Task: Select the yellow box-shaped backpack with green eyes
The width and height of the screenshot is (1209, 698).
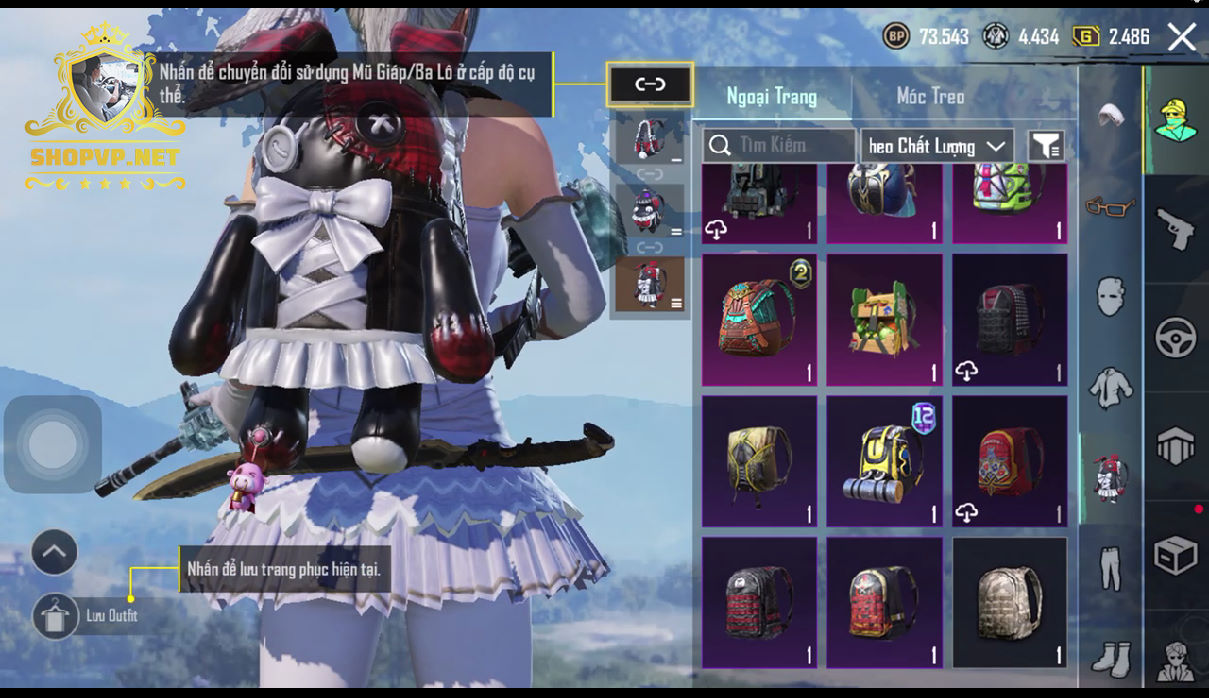Action: click(x=884, y=319)
